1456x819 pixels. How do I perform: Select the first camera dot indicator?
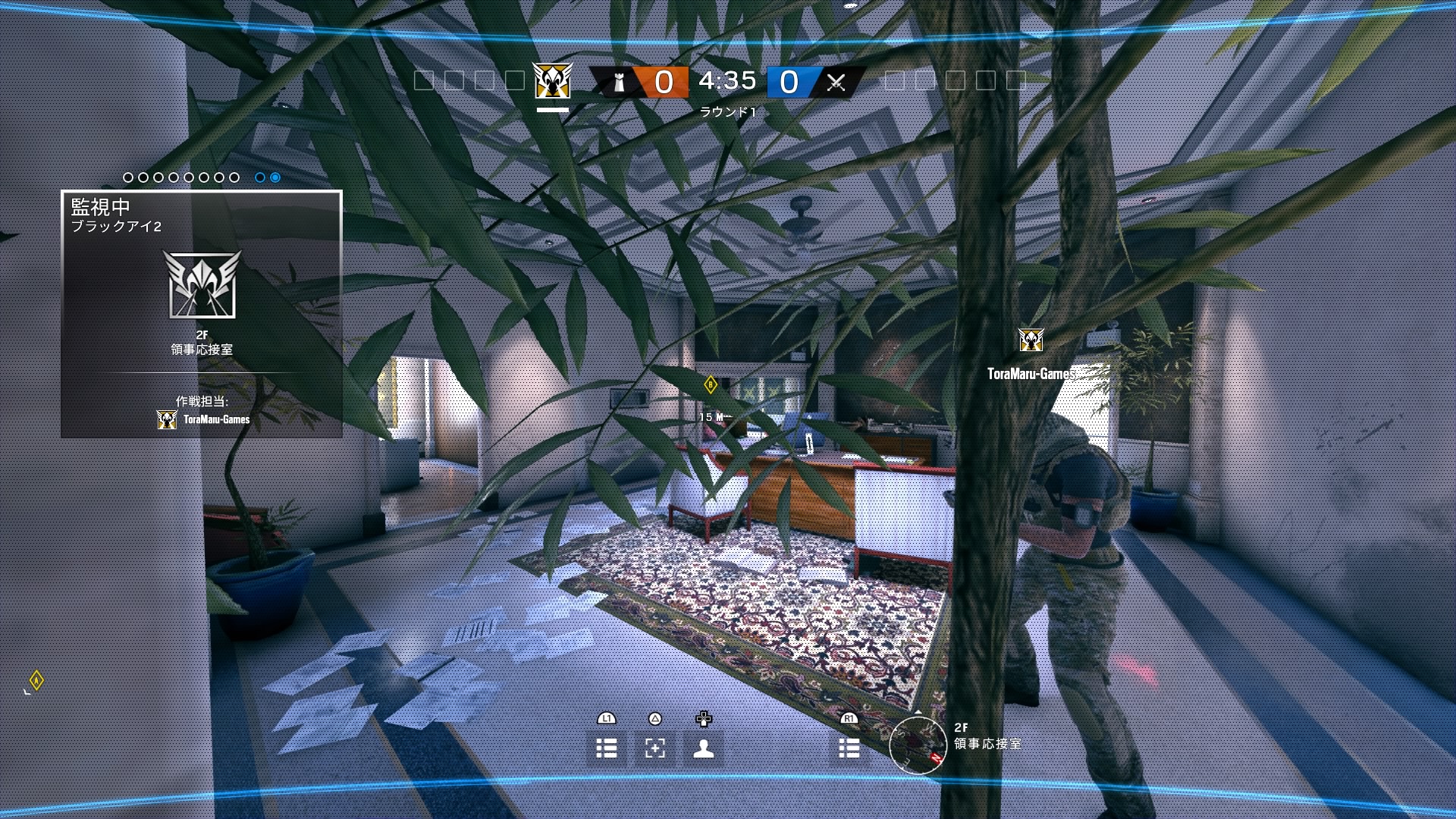coord(127,177)
